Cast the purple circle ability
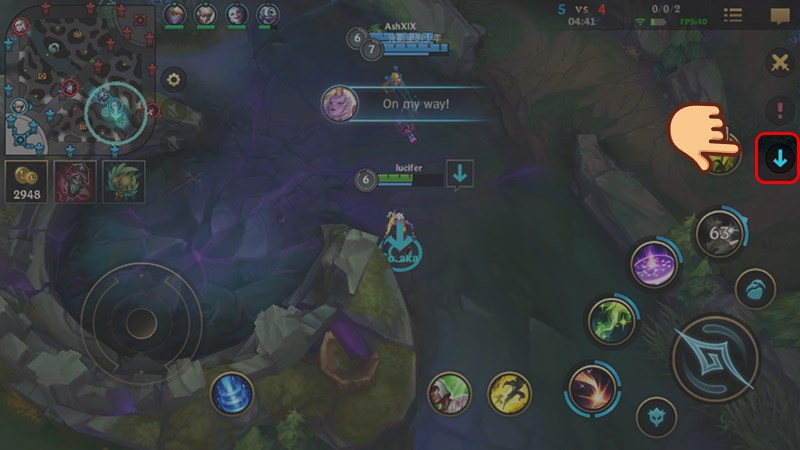800x450 pixels. point(656,264)
